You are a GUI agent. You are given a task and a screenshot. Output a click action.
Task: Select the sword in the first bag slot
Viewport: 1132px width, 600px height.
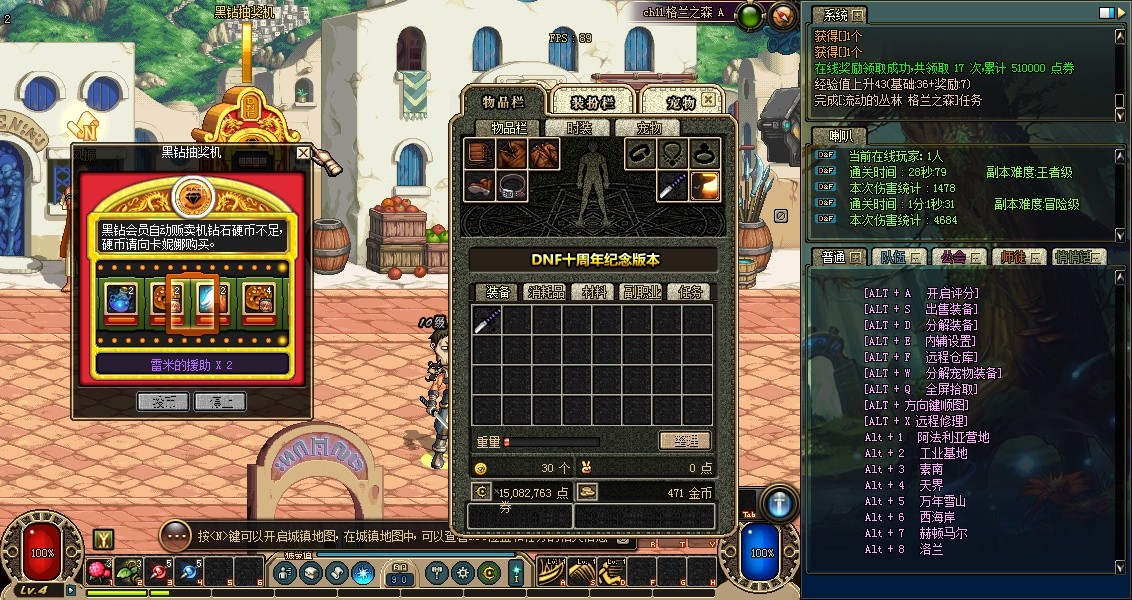coord(487,320)
